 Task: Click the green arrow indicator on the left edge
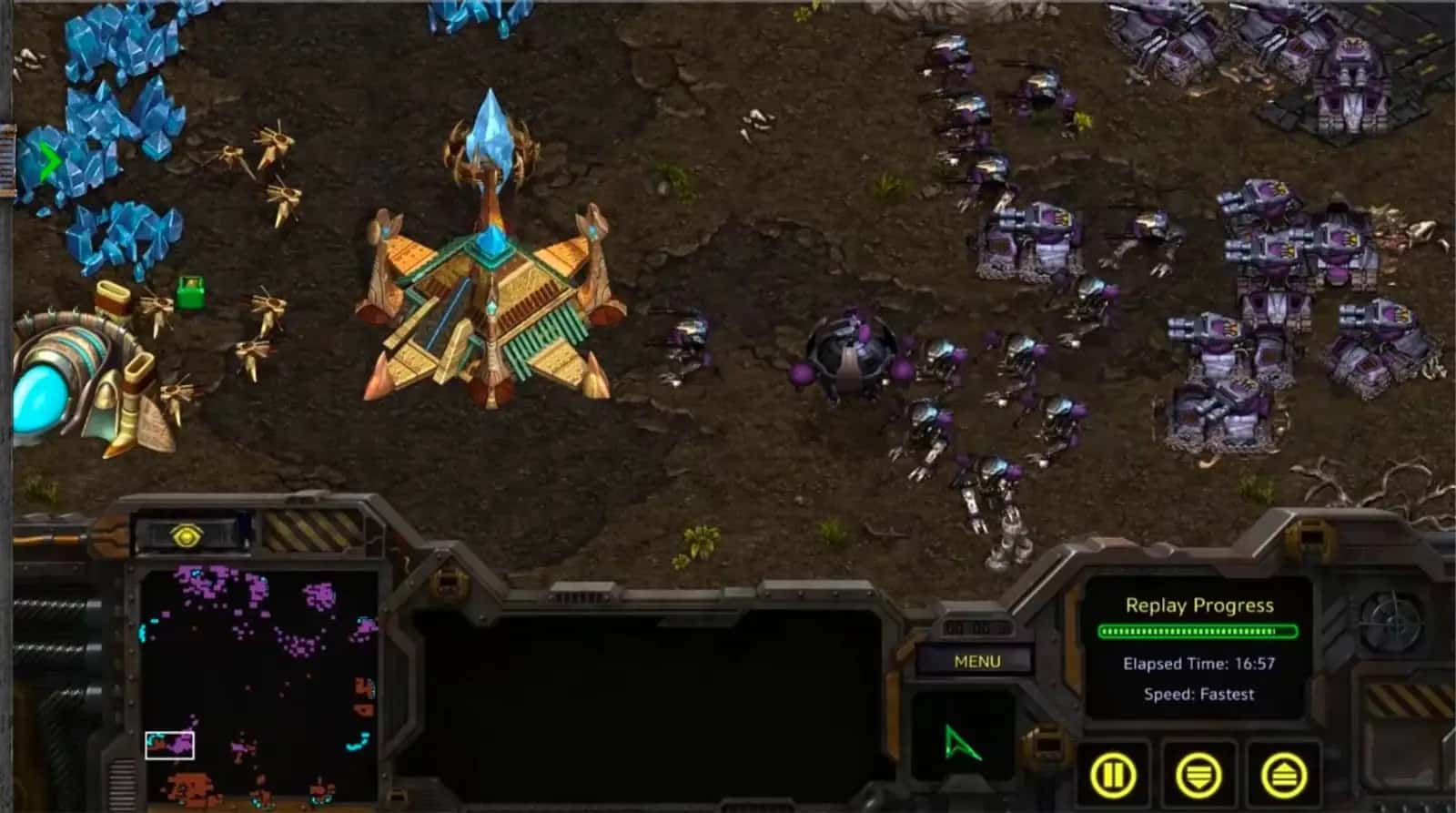click(49, 160)
